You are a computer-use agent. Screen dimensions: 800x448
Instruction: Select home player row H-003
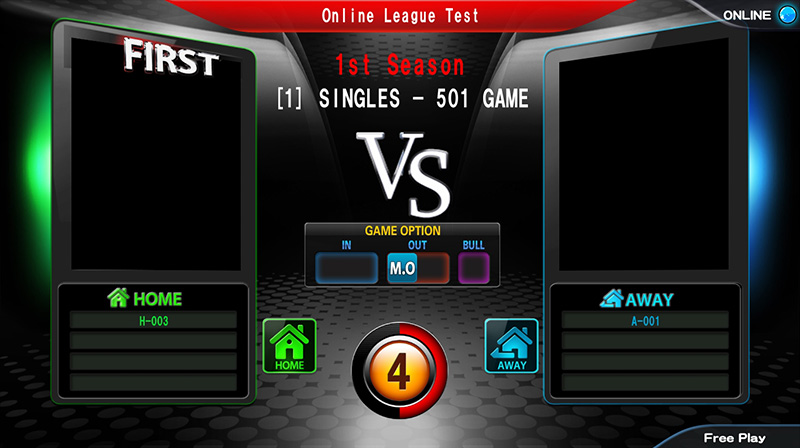pos(153,321)
